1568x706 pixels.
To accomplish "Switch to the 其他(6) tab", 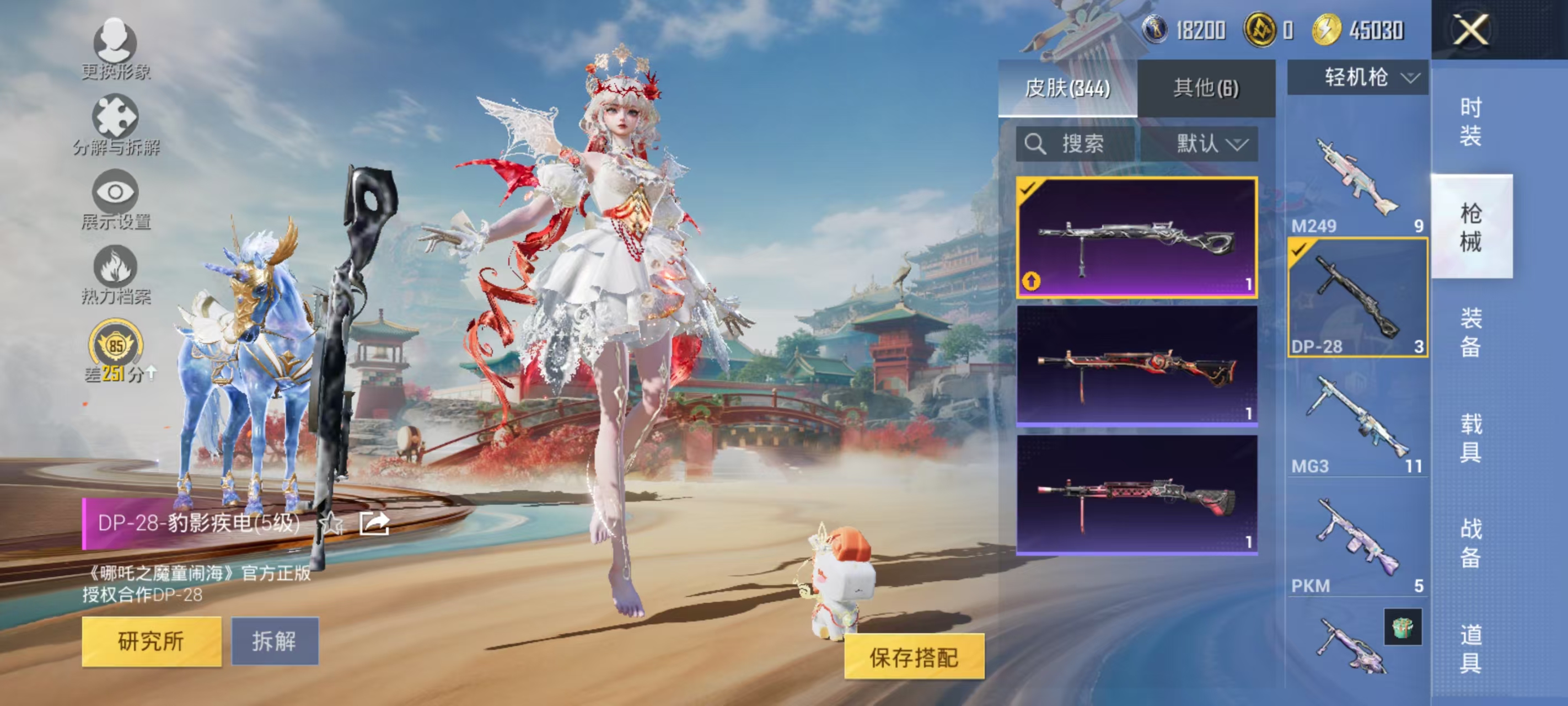I will [1206, 87].
